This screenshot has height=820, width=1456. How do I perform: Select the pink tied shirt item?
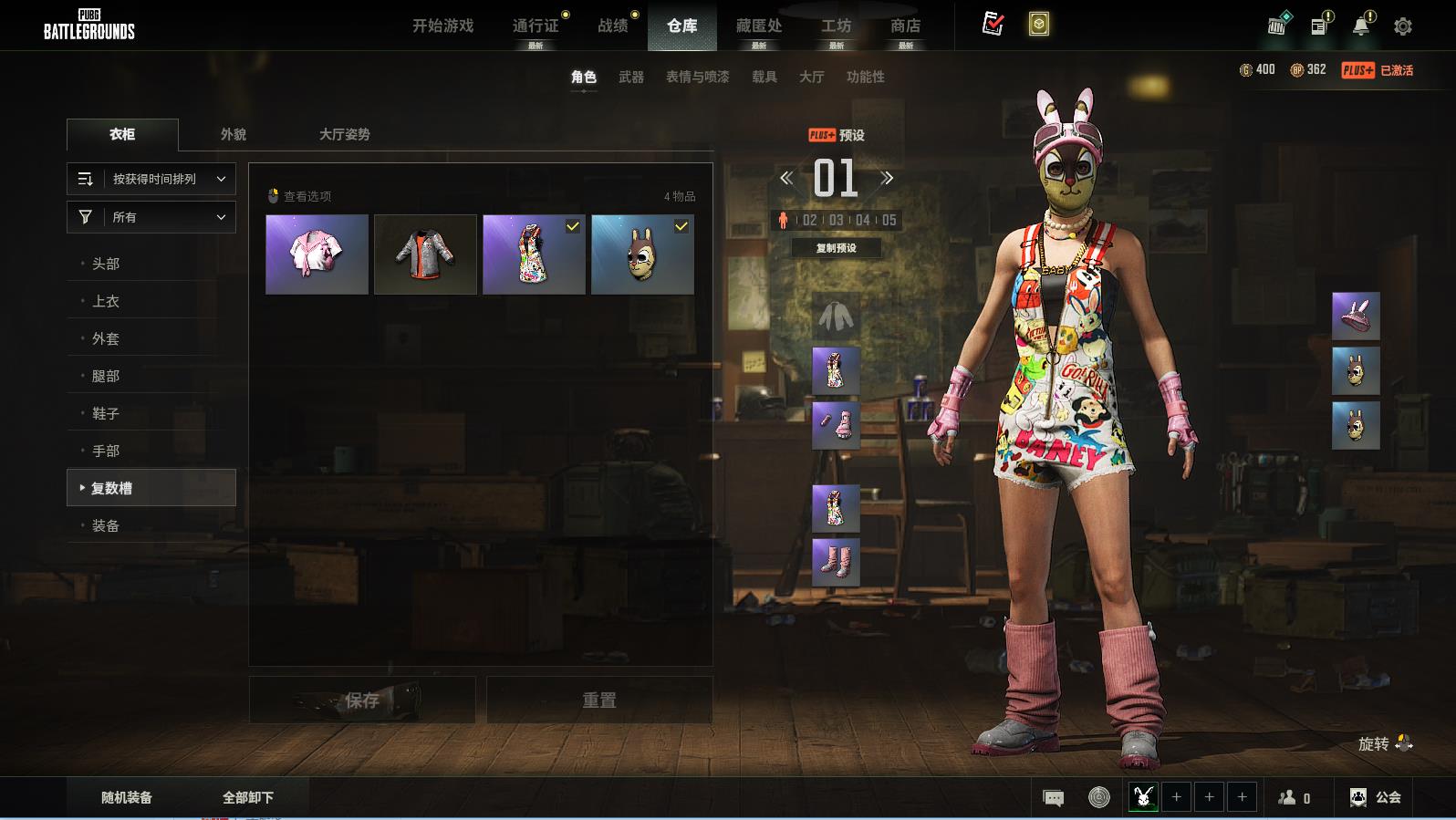(x=317, y=254)
